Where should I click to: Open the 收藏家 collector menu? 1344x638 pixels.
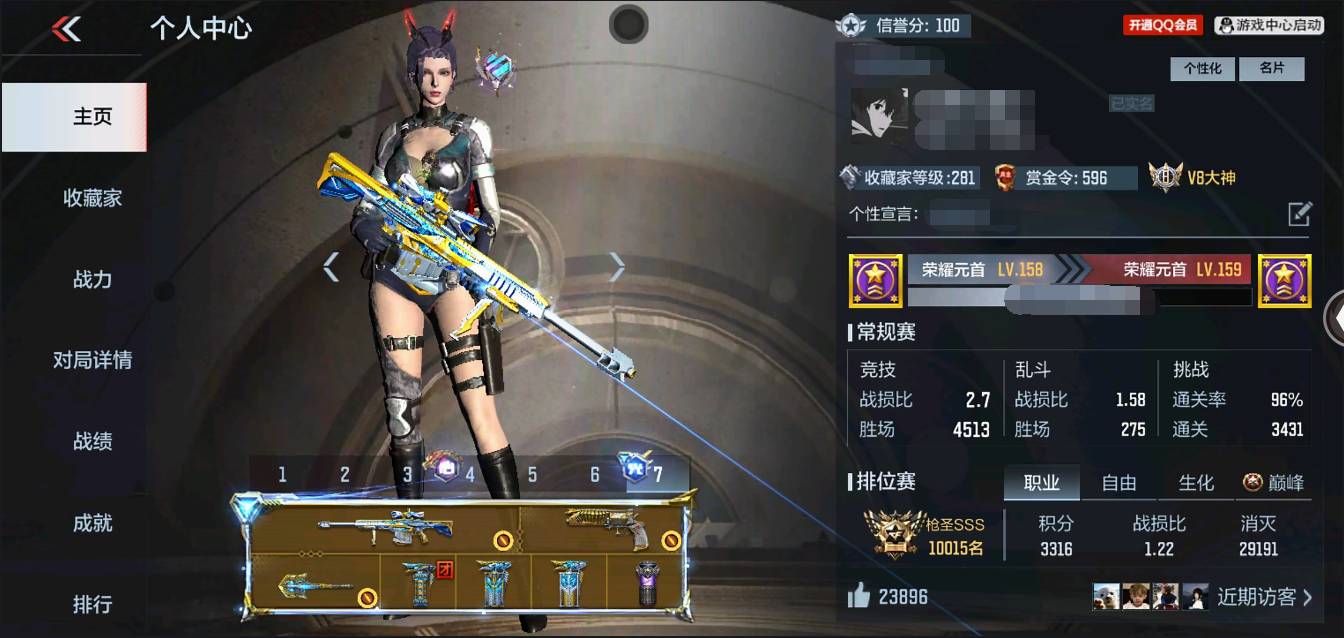pos(92,198)
